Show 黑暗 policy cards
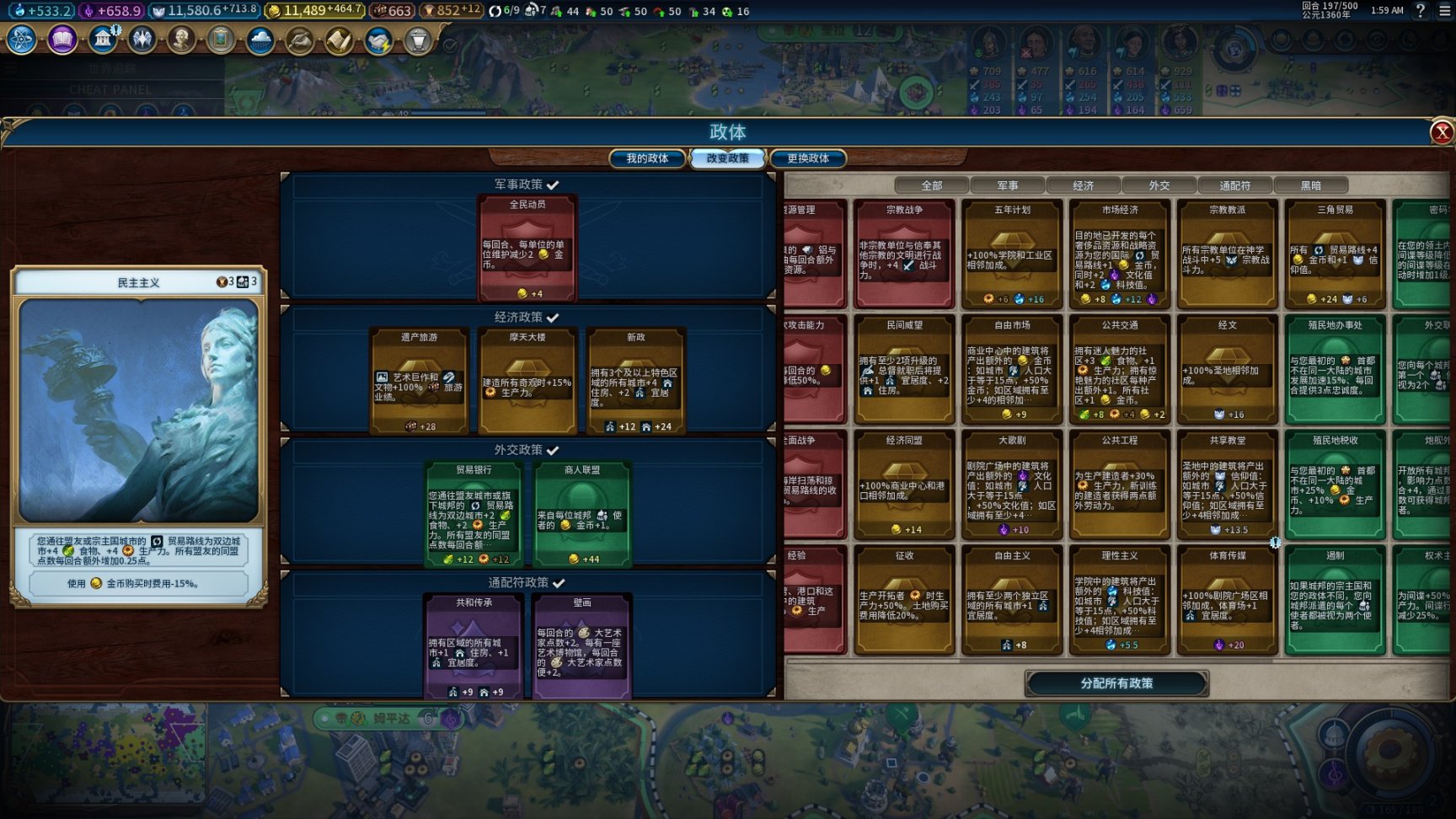Image resolution: width=1456 pixels, height=819 pixels. (x=1311, y=185)
